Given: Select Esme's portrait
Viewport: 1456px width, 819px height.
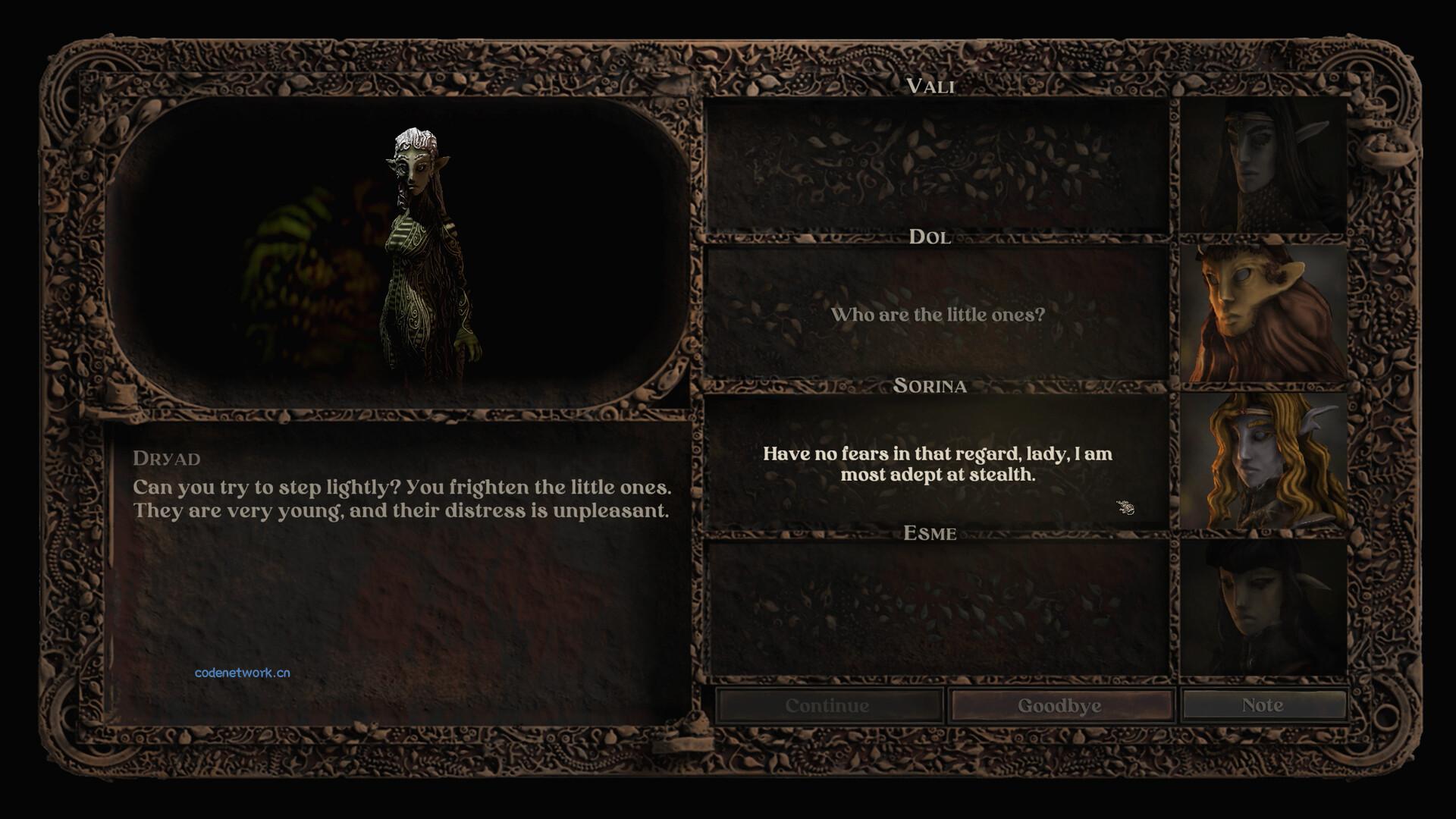Looking at the screenshot, I should [x=1263, y=607].
